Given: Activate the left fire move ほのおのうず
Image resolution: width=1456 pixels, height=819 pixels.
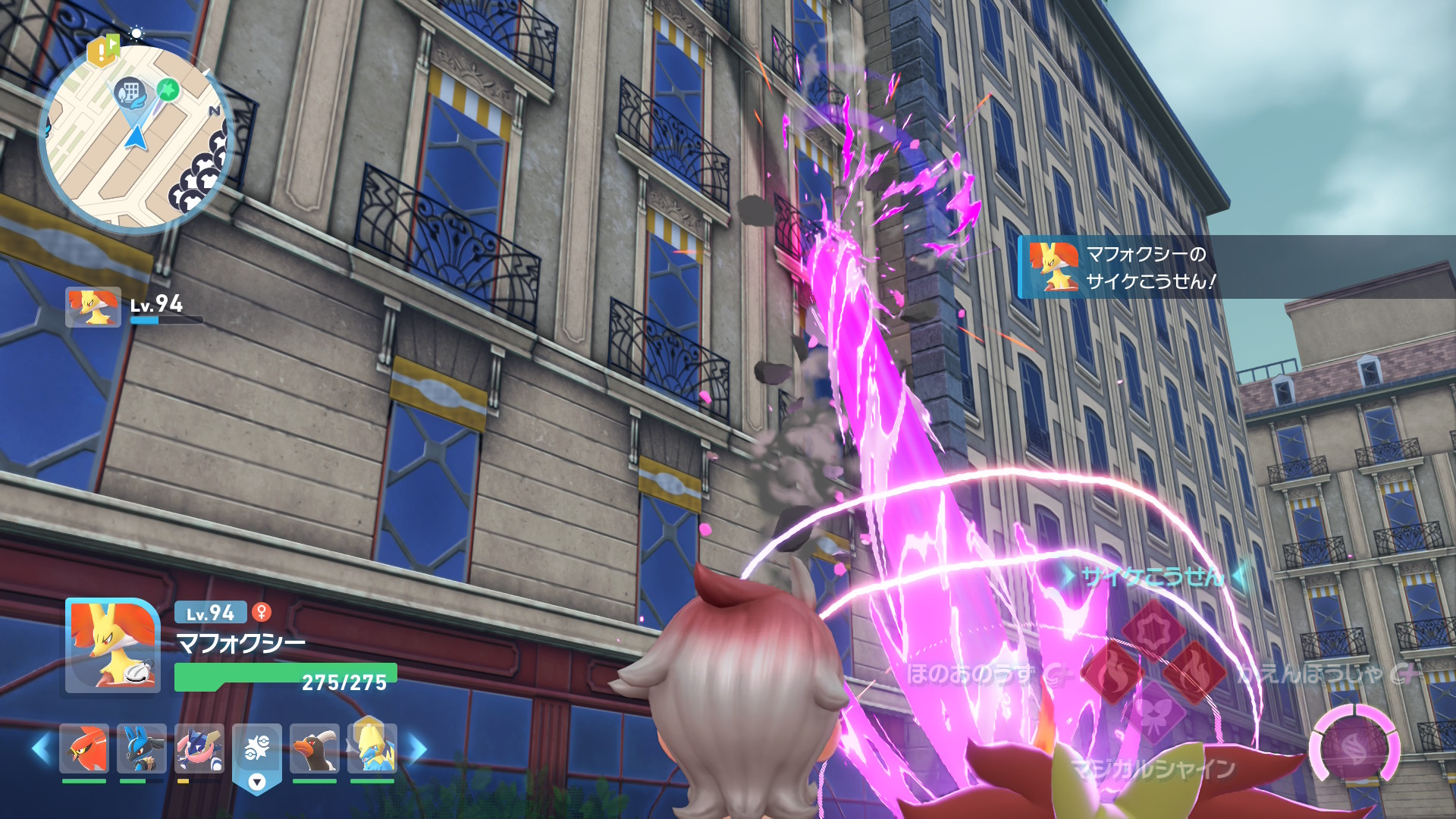Looking at the screenshot, I should 1112,672.
